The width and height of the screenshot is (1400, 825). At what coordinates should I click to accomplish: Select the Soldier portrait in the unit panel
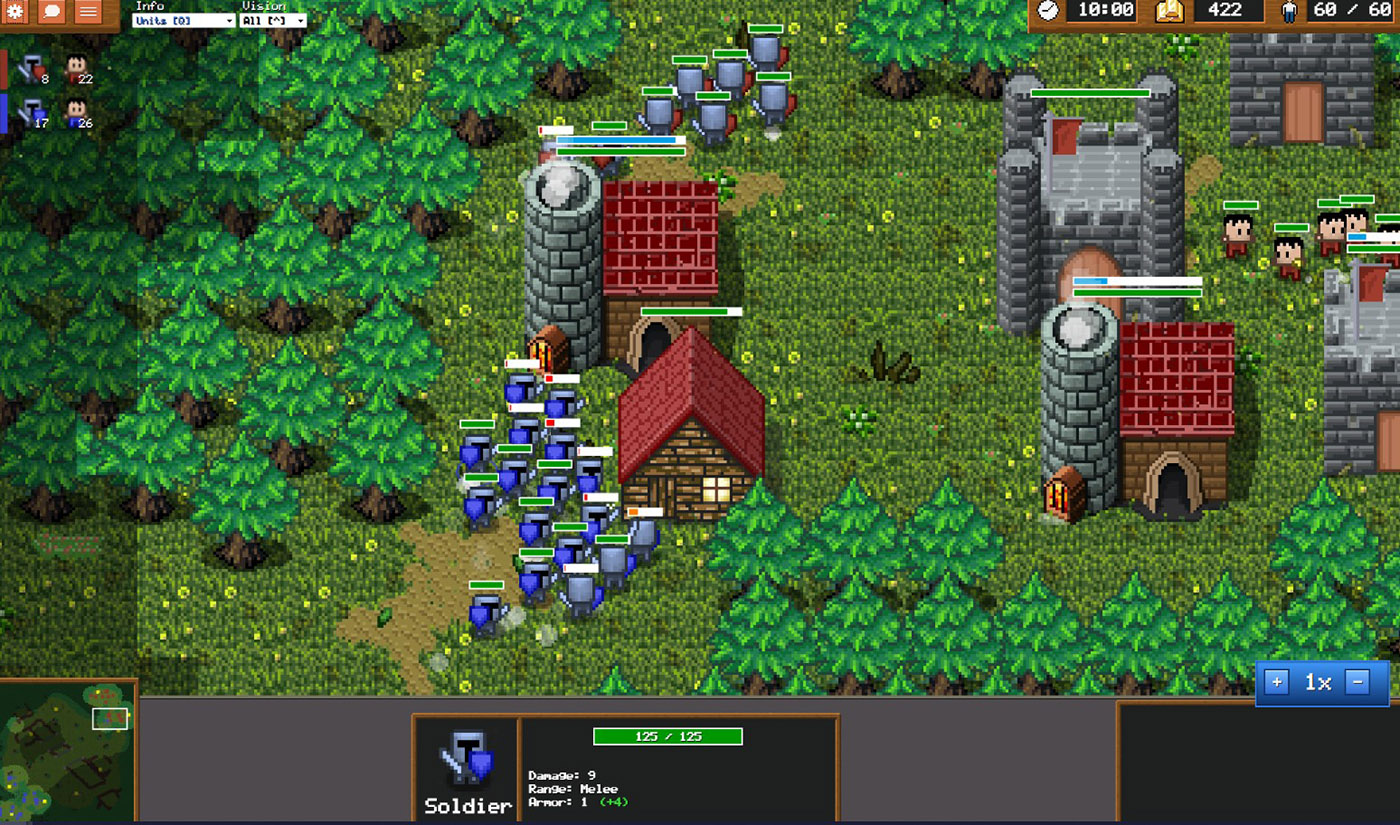pyautogui.click(x=467, y=758)
